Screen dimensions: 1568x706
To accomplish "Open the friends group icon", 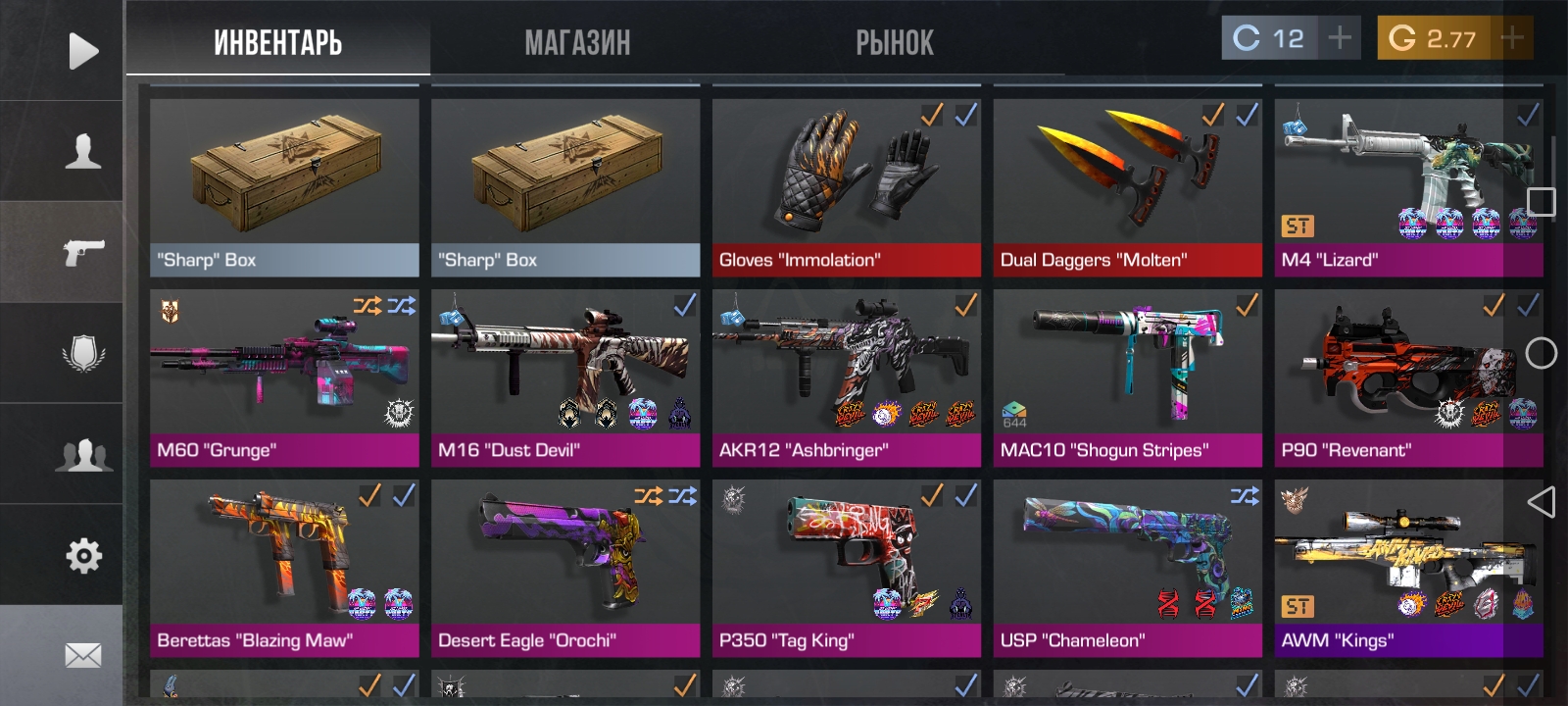I will tap(83, 455).
